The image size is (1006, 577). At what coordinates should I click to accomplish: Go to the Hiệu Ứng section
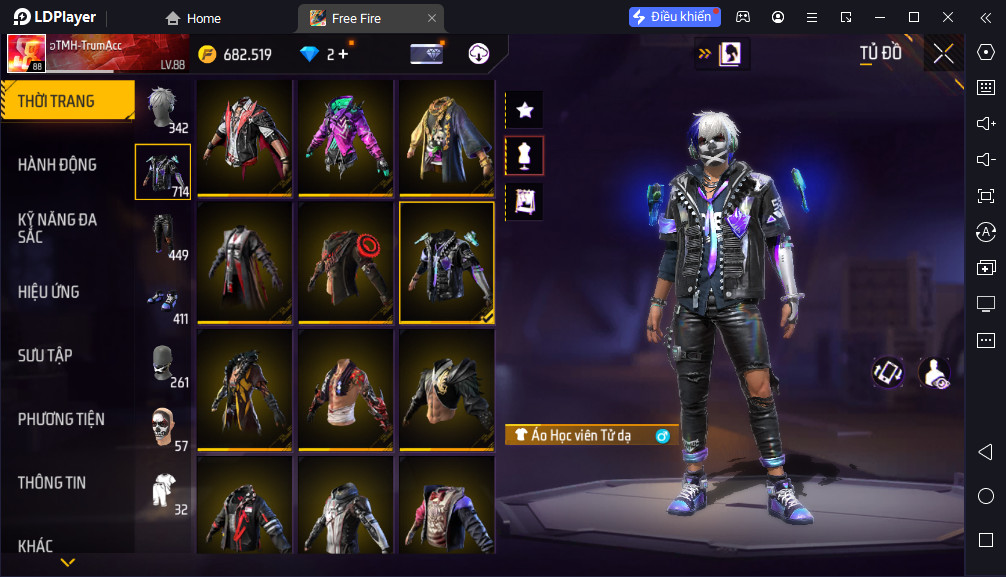[49, 292]
